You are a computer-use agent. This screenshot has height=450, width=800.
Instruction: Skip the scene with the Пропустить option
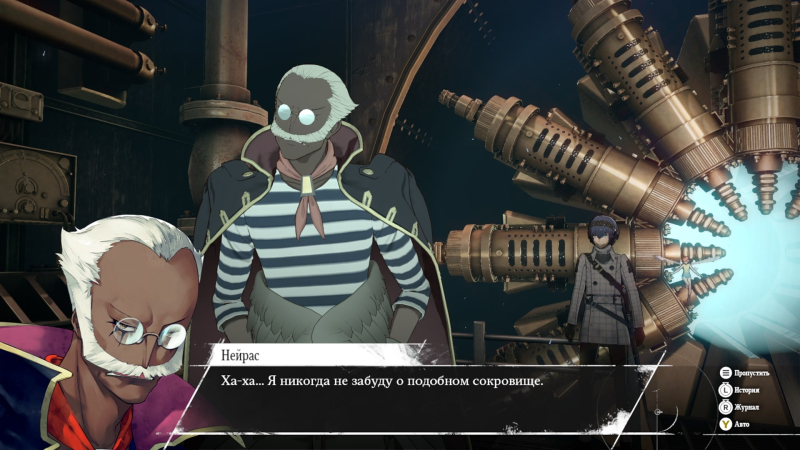(749, 373)
